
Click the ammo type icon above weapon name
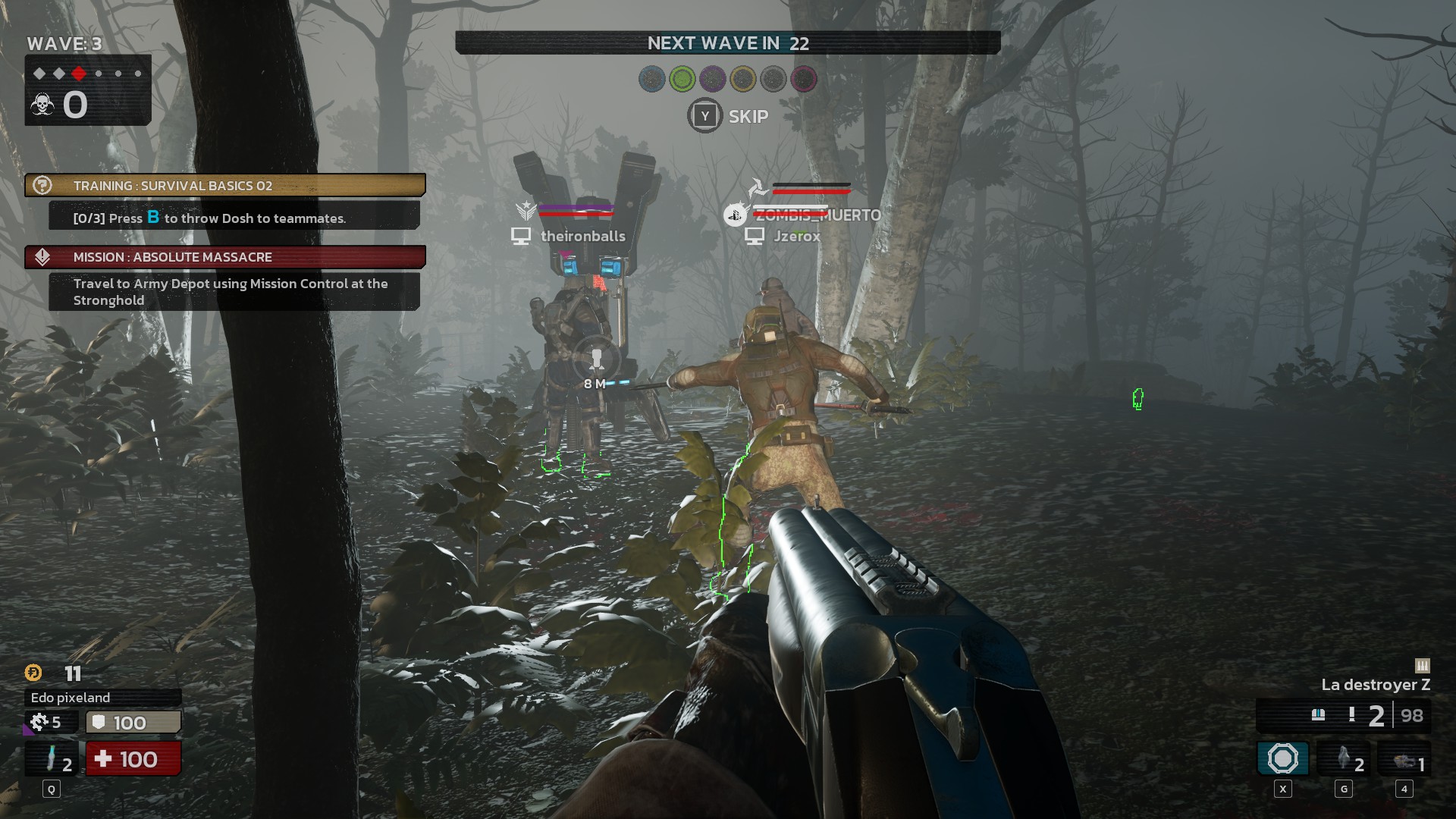click(1422, 666)
